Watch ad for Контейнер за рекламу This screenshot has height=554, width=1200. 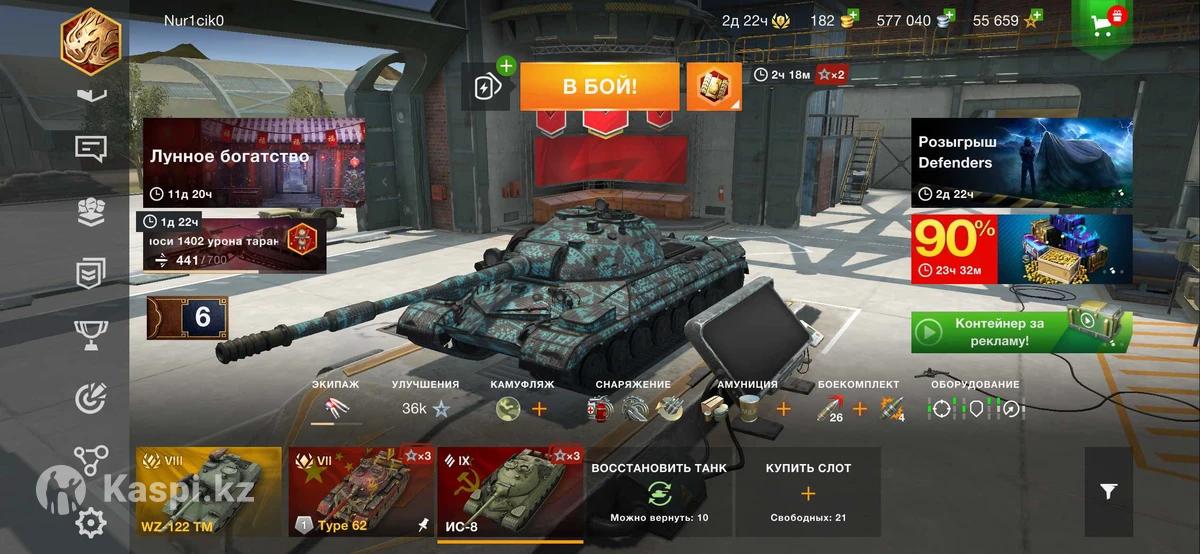point(1021,332)
